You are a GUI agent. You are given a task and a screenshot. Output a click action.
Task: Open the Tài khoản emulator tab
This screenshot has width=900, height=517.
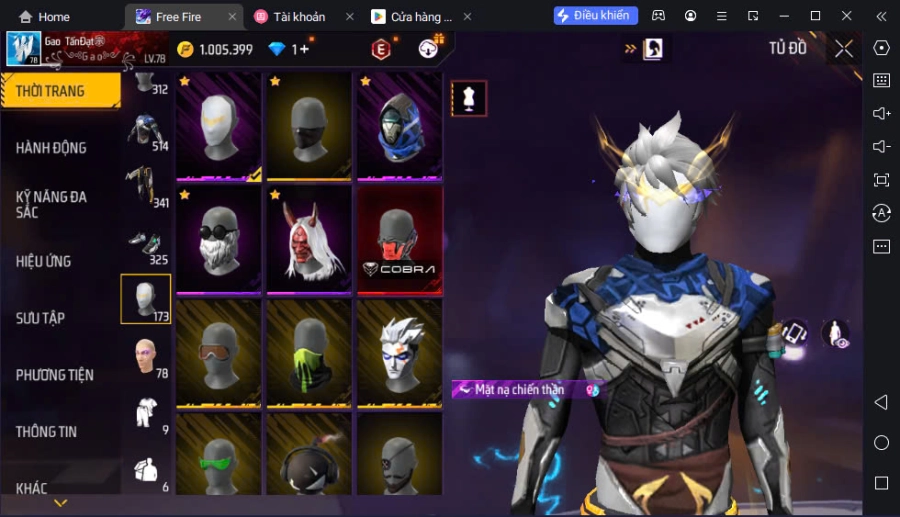coord(299,17)
